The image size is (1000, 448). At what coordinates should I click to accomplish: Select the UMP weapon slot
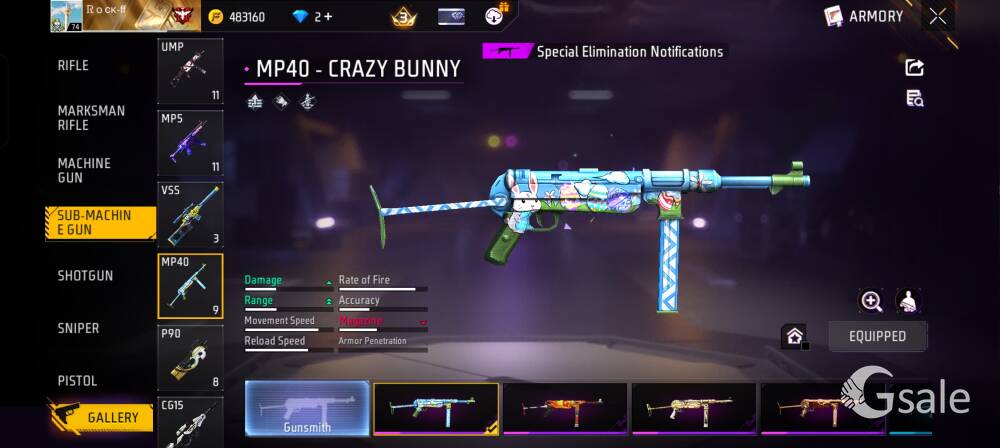(190, 71)
